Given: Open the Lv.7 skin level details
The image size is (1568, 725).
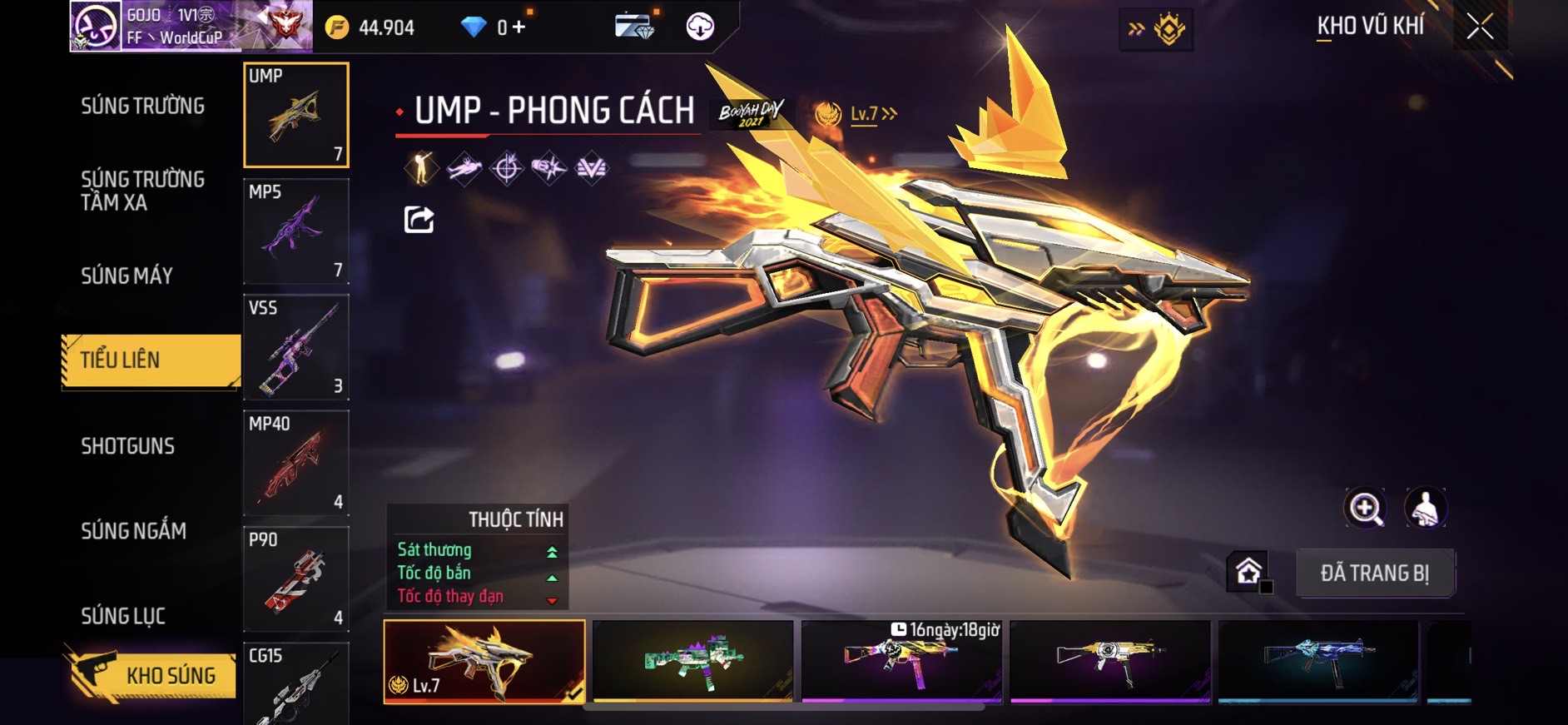Looking at the screenshot, I should click(x=871, y=114).
